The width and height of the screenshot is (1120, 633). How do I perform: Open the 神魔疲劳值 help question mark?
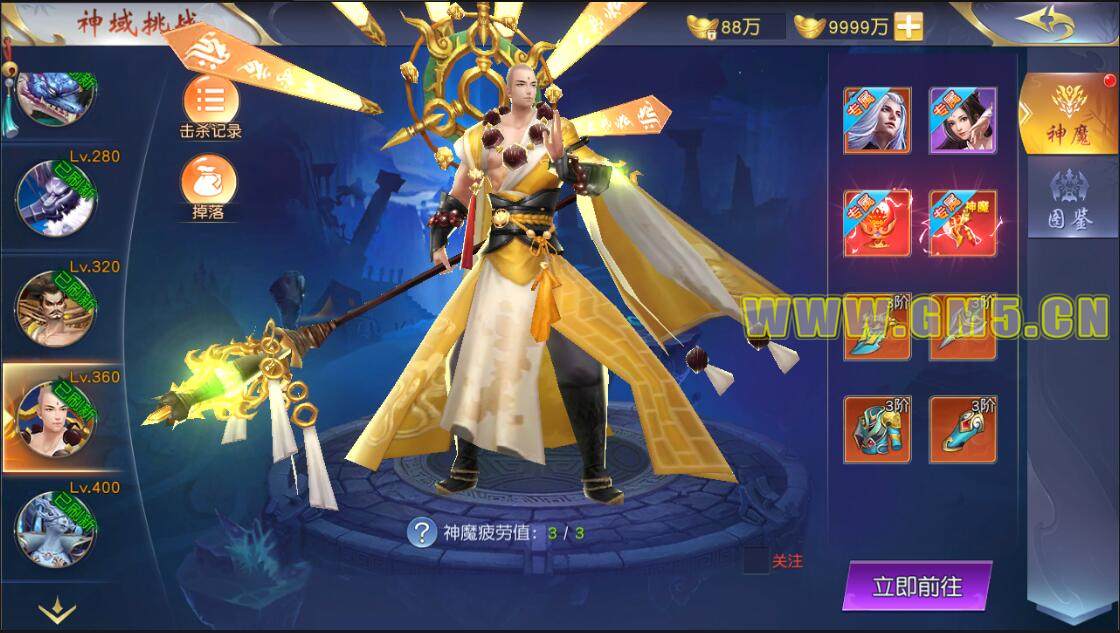click(x=421, y=532)
